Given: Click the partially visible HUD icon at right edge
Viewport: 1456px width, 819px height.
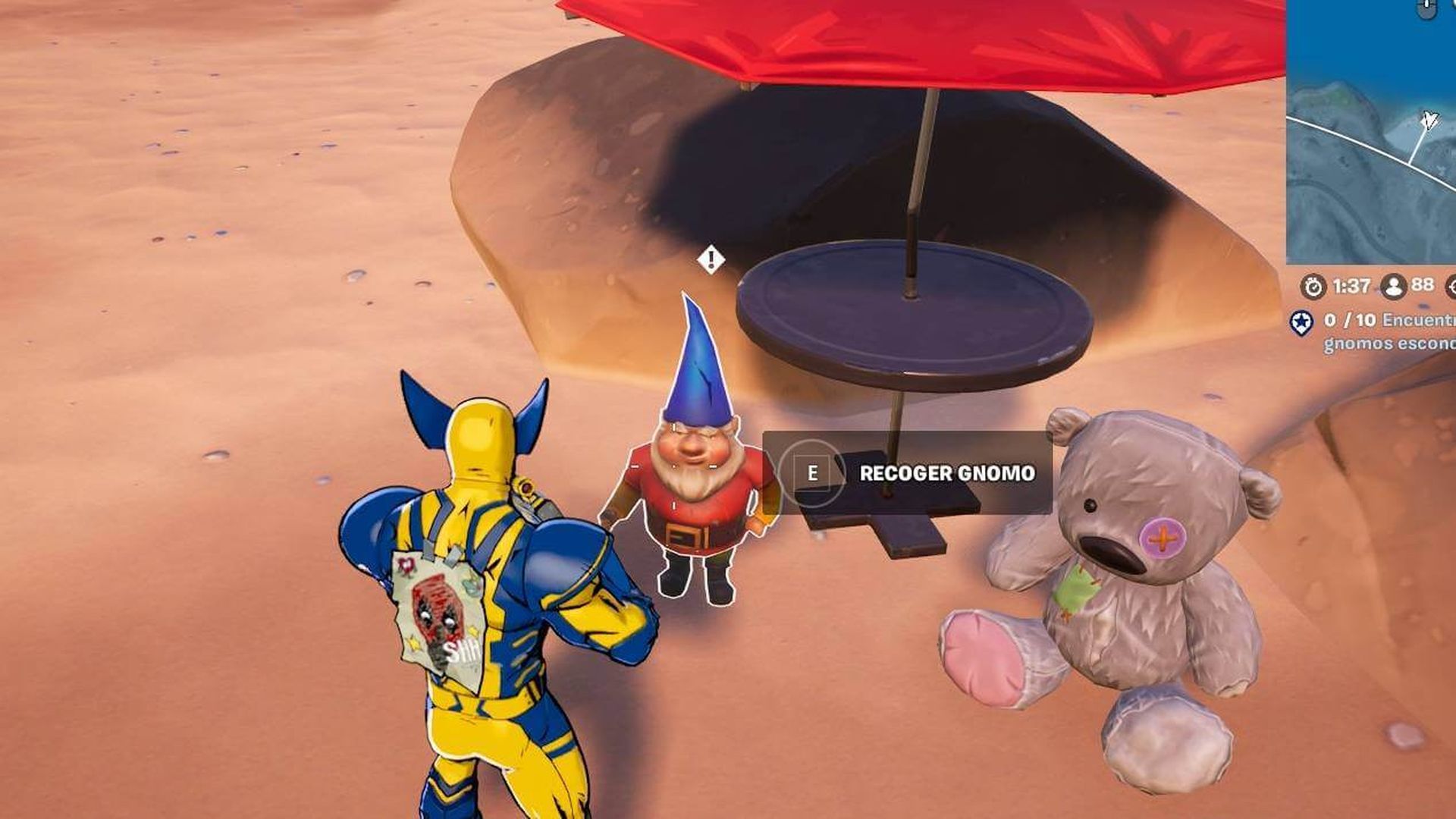Looking at the screenshot, I should (1451, 287).
